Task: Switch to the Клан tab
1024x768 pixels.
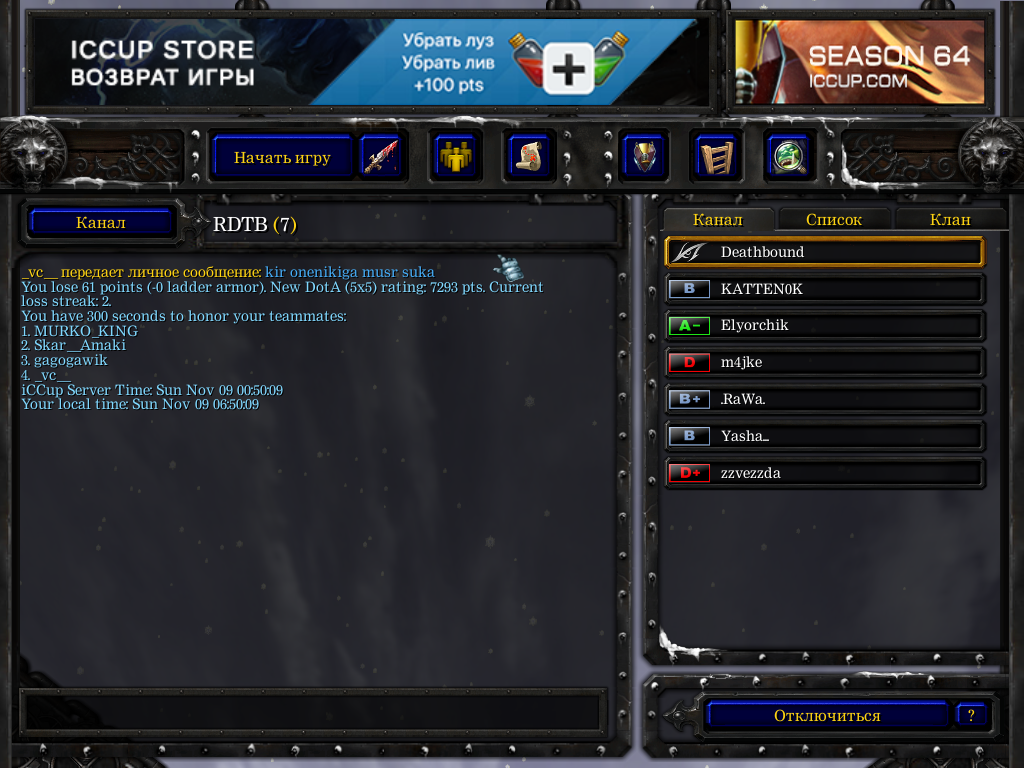Action: [950, 220]
